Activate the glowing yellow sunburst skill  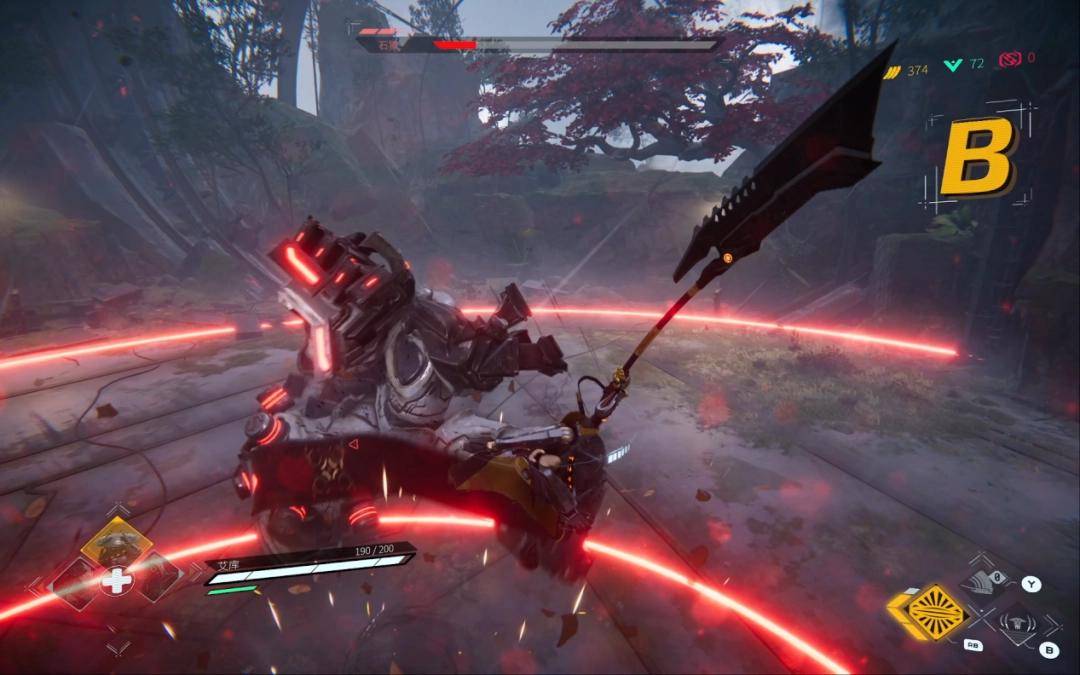tap(937, 612)
